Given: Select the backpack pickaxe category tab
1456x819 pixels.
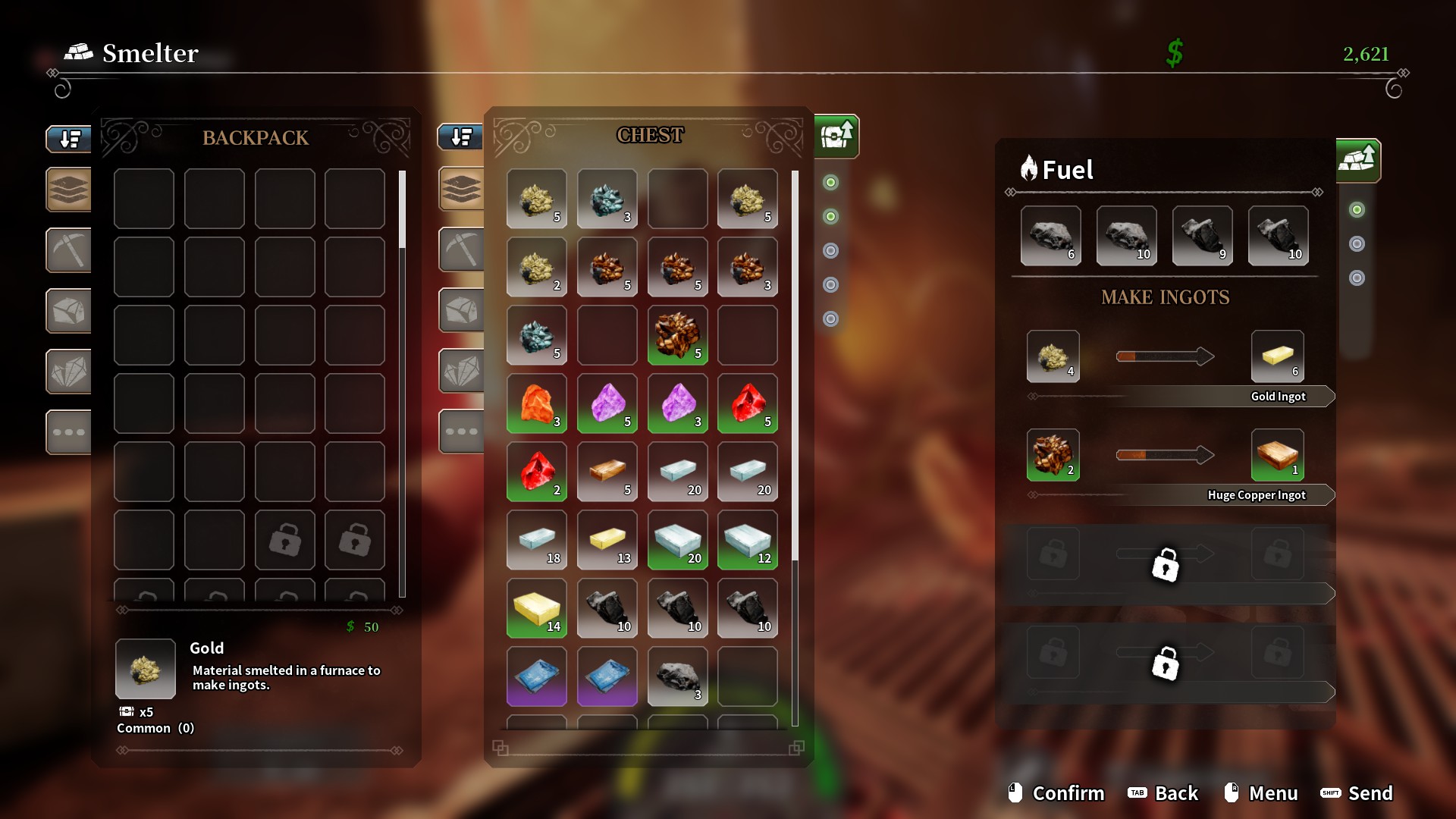Looking at the screenshot, I should [68, 249].
